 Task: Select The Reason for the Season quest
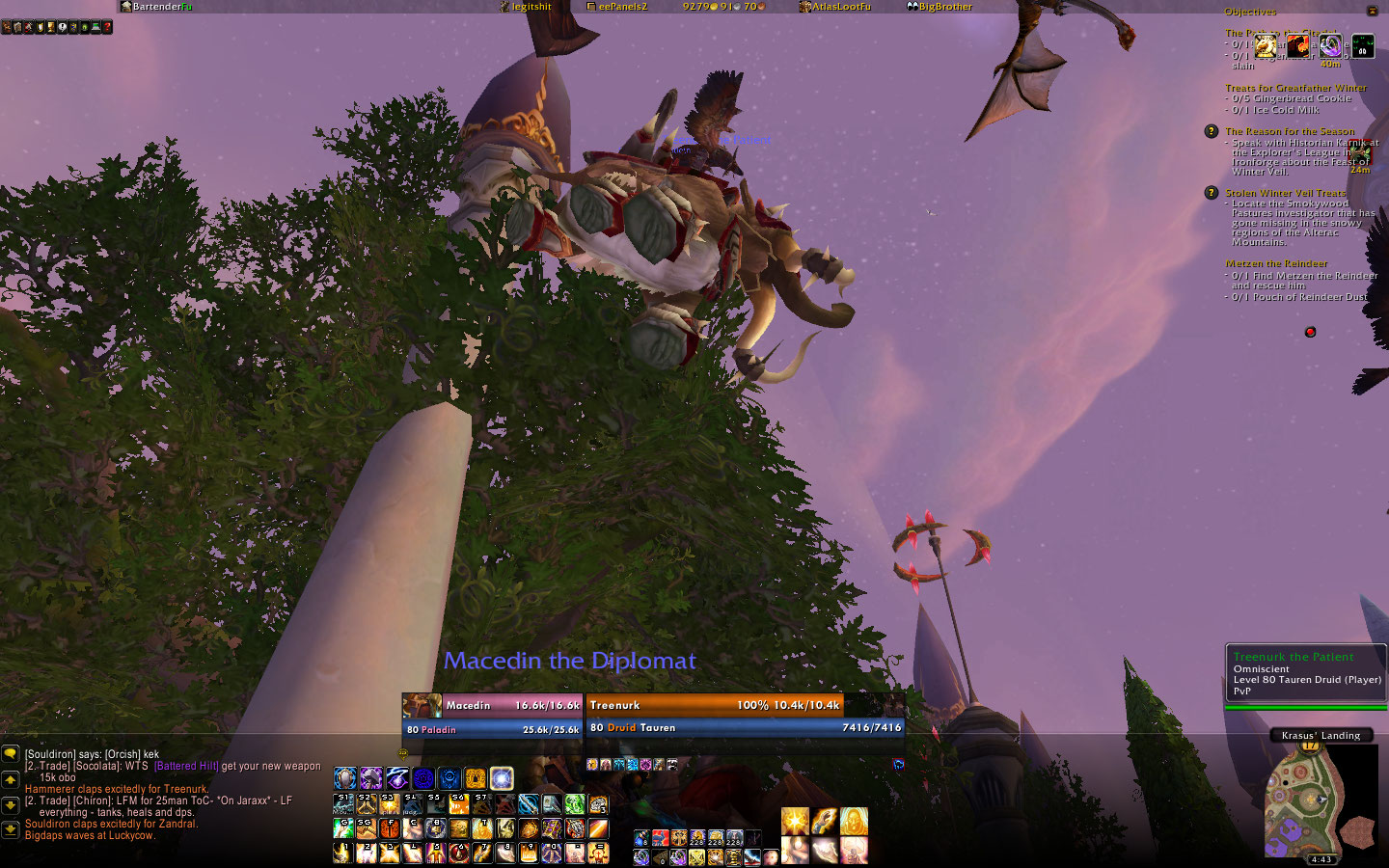coord(1289,131)
